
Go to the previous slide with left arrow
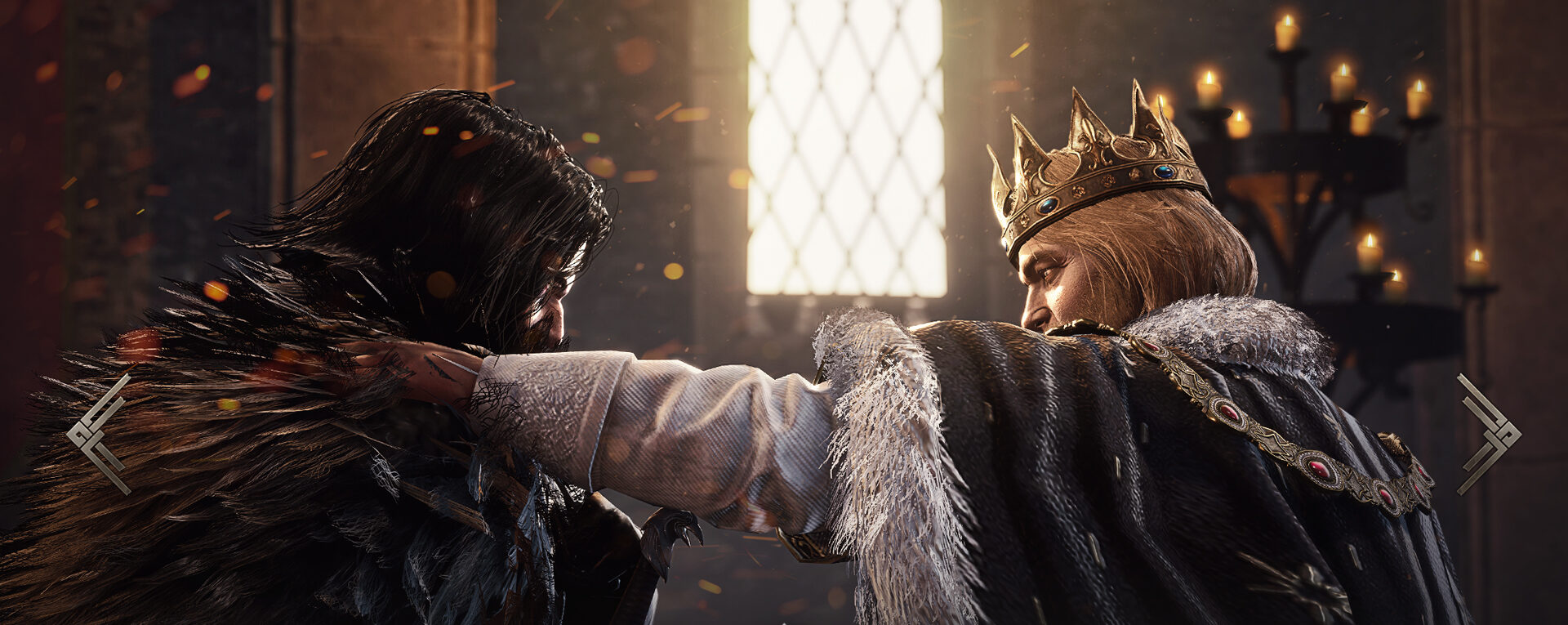99,434
